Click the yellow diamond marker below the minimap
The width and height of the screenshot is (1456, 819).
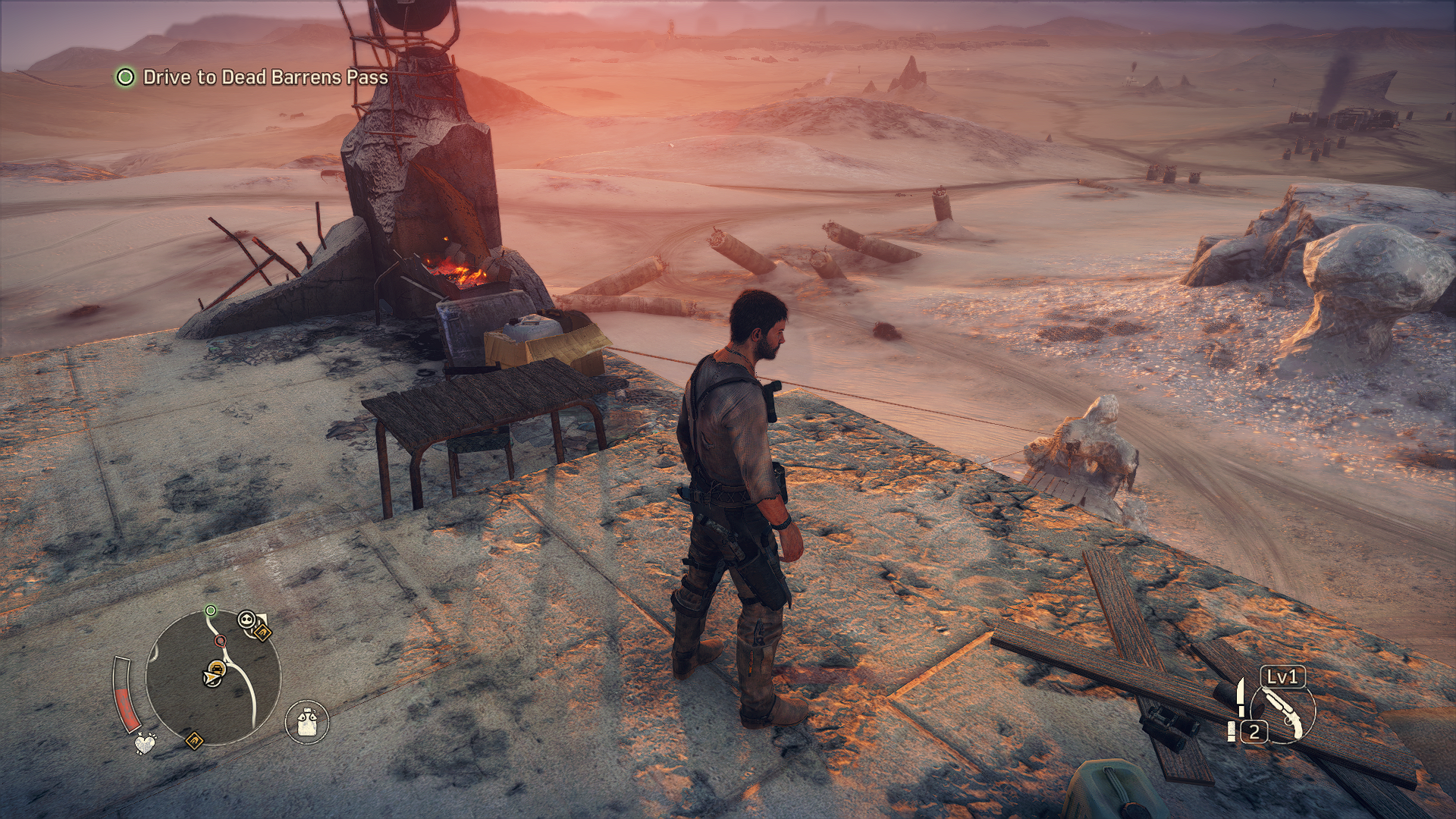click(194, 738)
